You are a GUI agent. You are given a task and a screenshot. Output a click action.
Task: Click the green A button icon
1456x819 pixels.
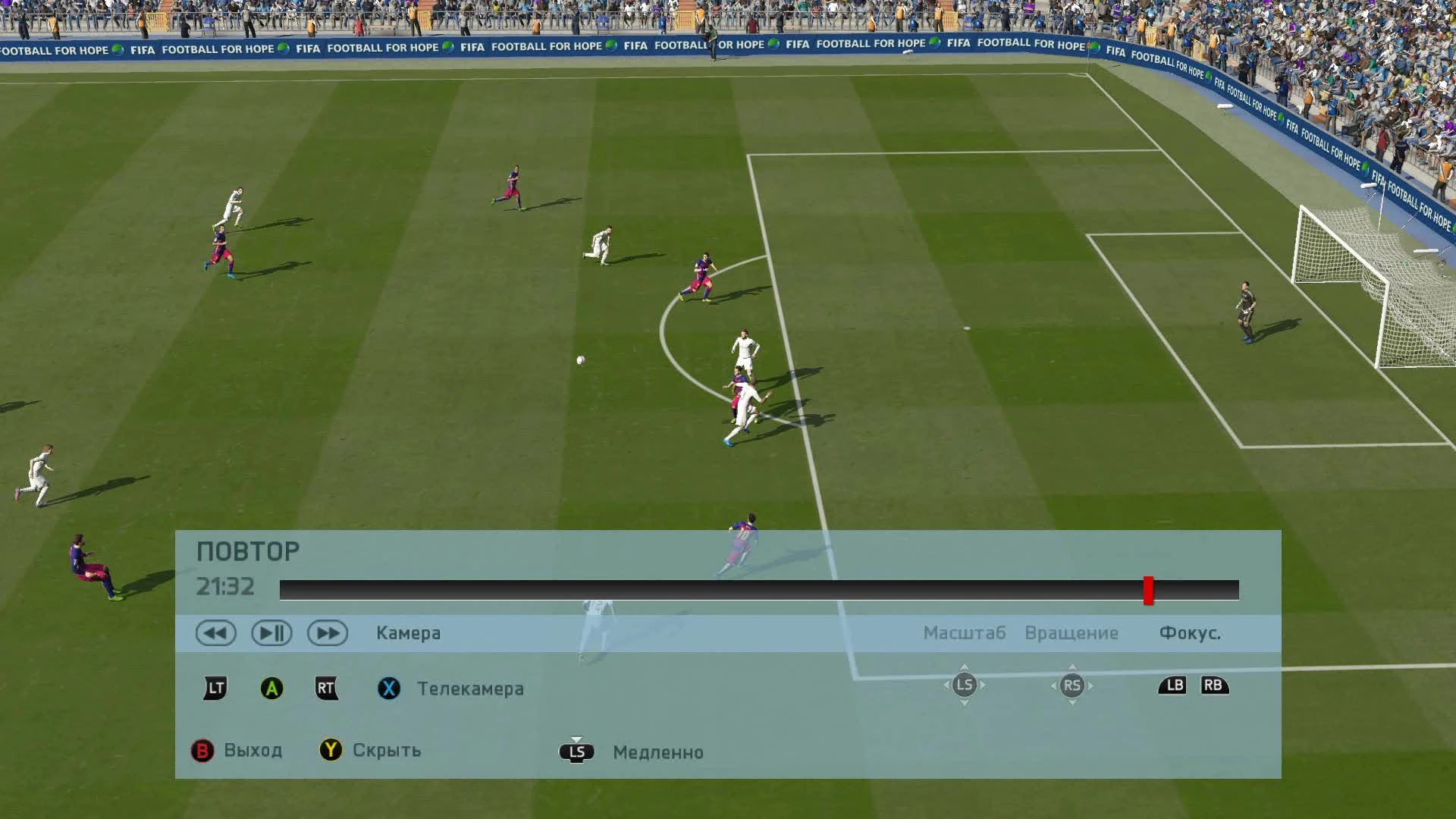(271, 689)
